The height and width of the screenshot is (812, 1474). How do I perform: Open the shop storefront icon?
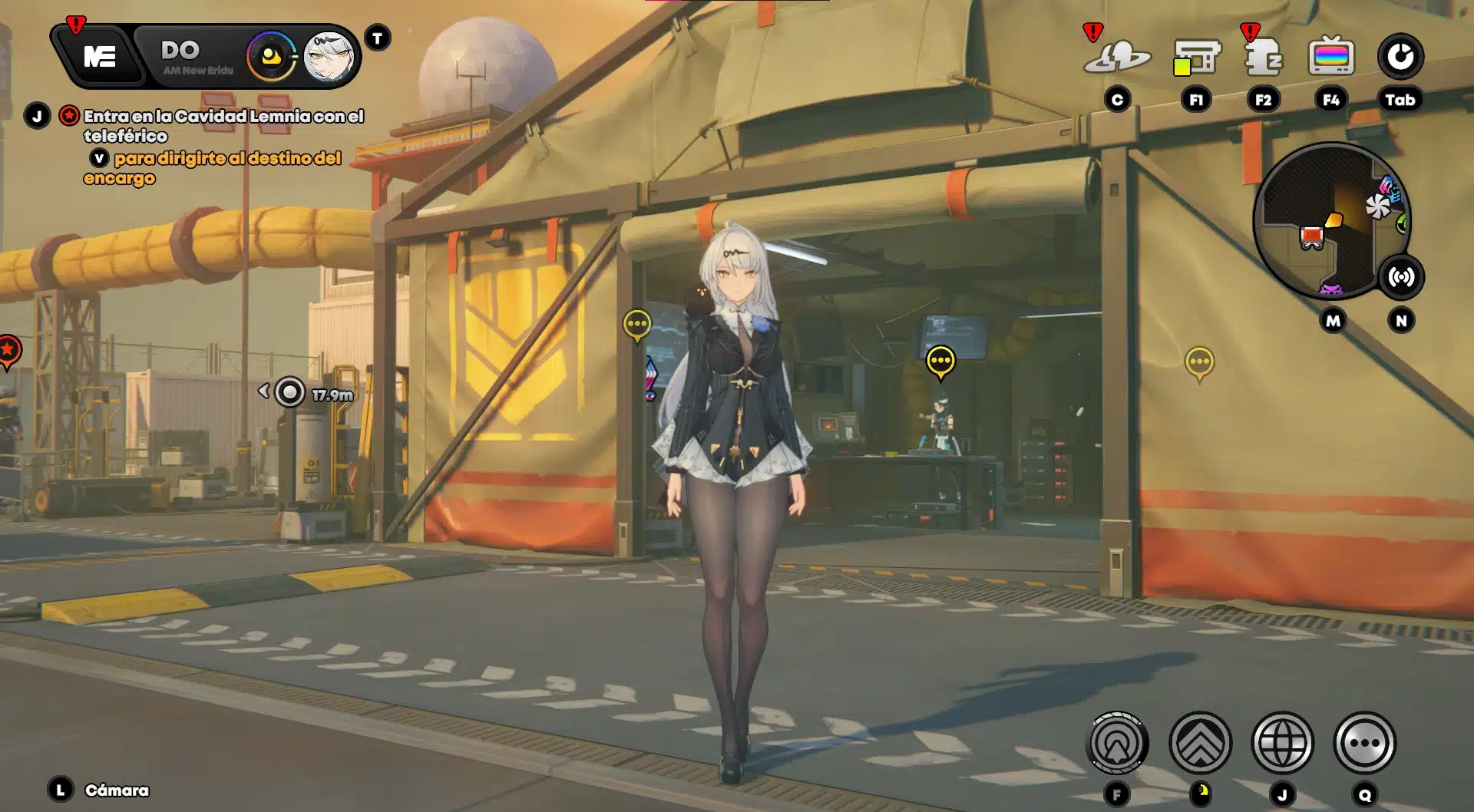coord(1196,56)
